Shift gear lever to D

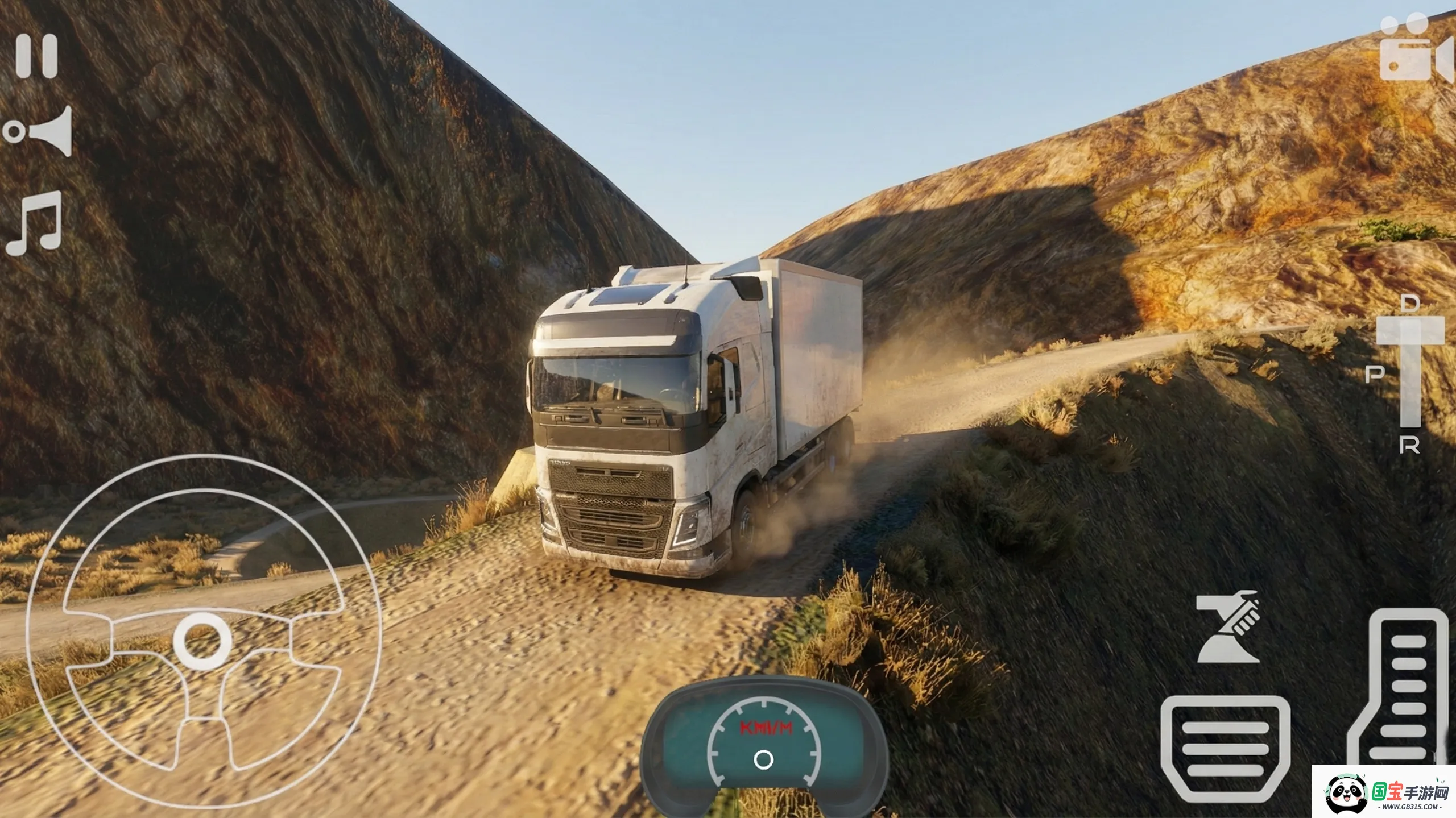point(1409,304)
